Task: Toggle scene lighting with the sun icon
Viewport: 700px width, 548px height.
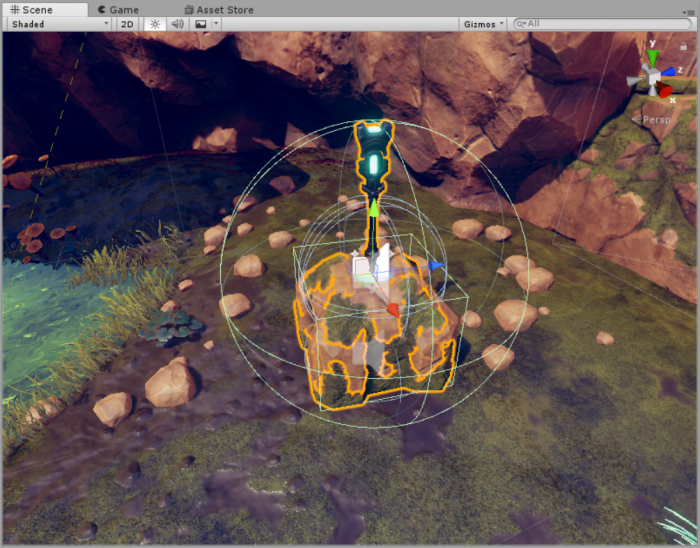Action: [x=155, y=23]
